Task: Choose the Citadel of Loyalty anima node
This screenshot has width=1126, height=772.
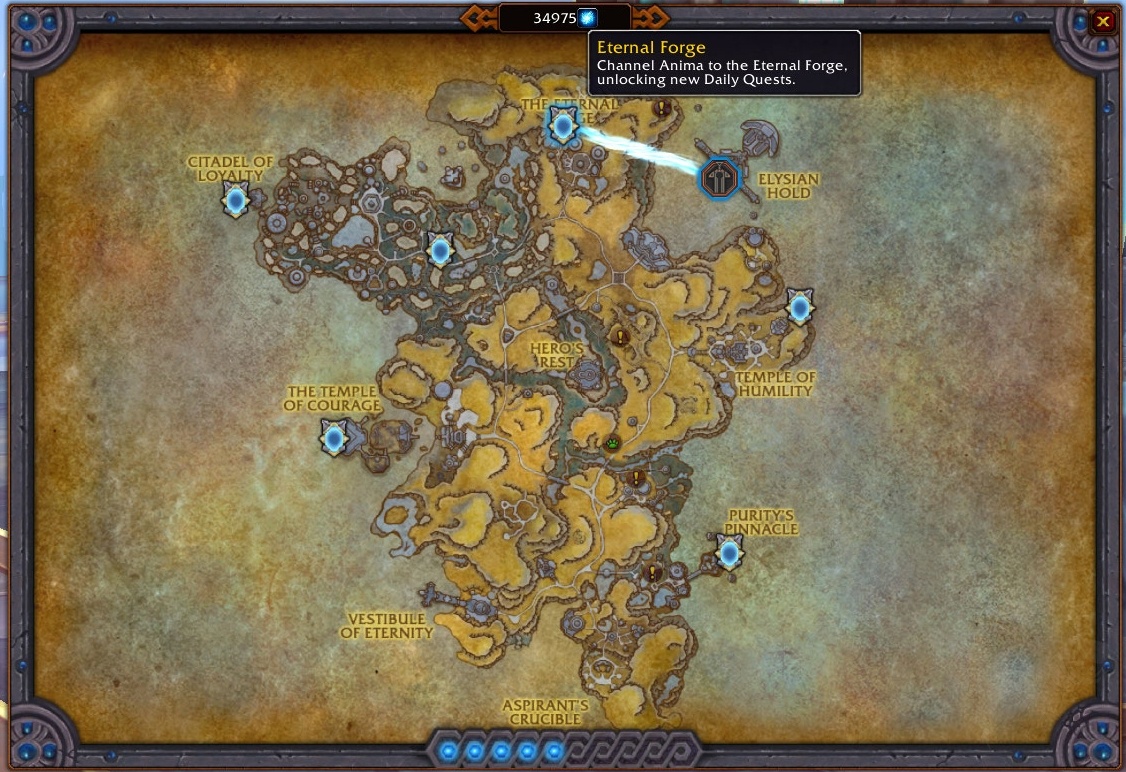Action: point(236,201)
